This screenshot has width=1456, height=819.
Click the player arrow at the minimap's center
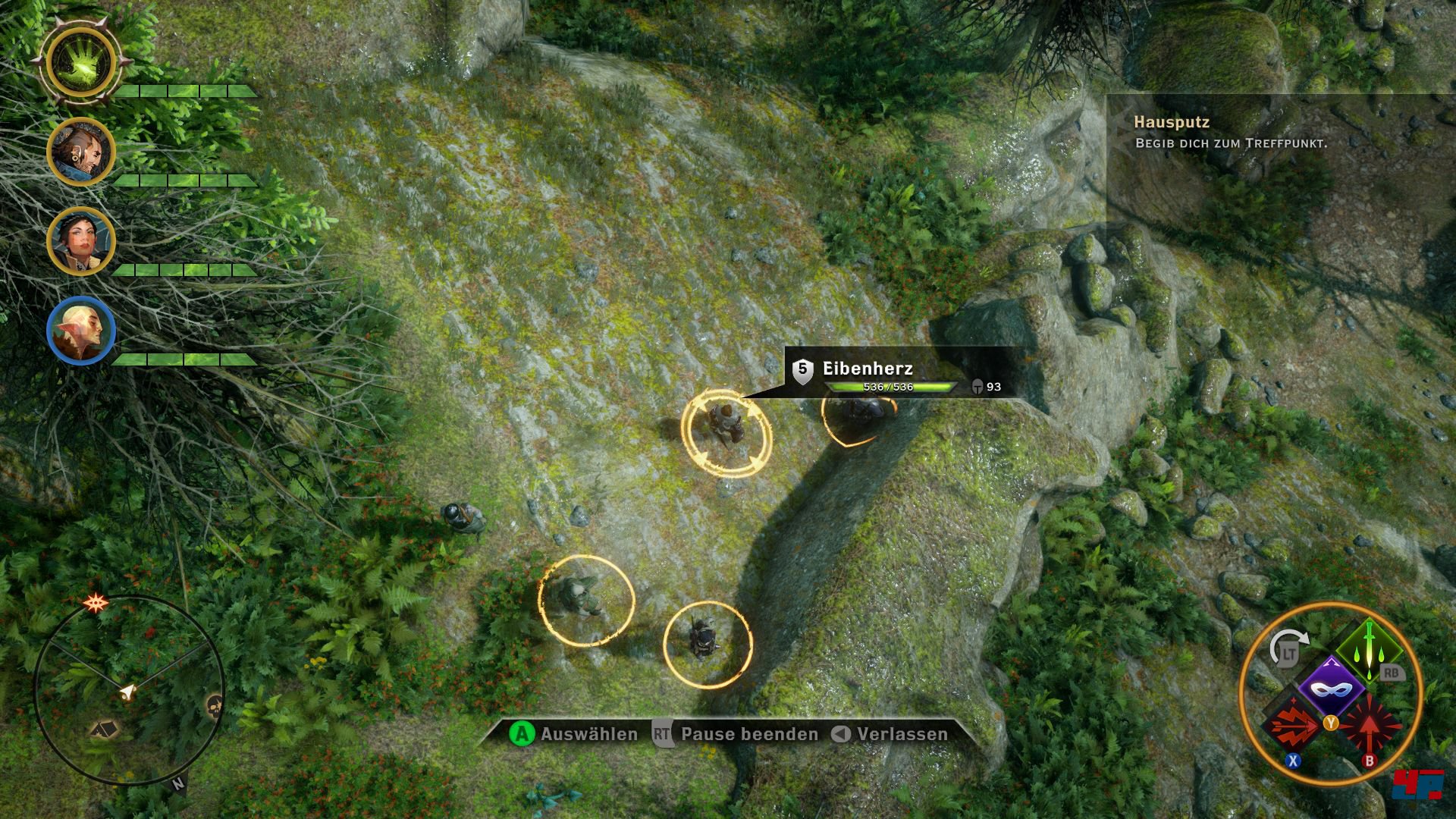tap(128, 691)
